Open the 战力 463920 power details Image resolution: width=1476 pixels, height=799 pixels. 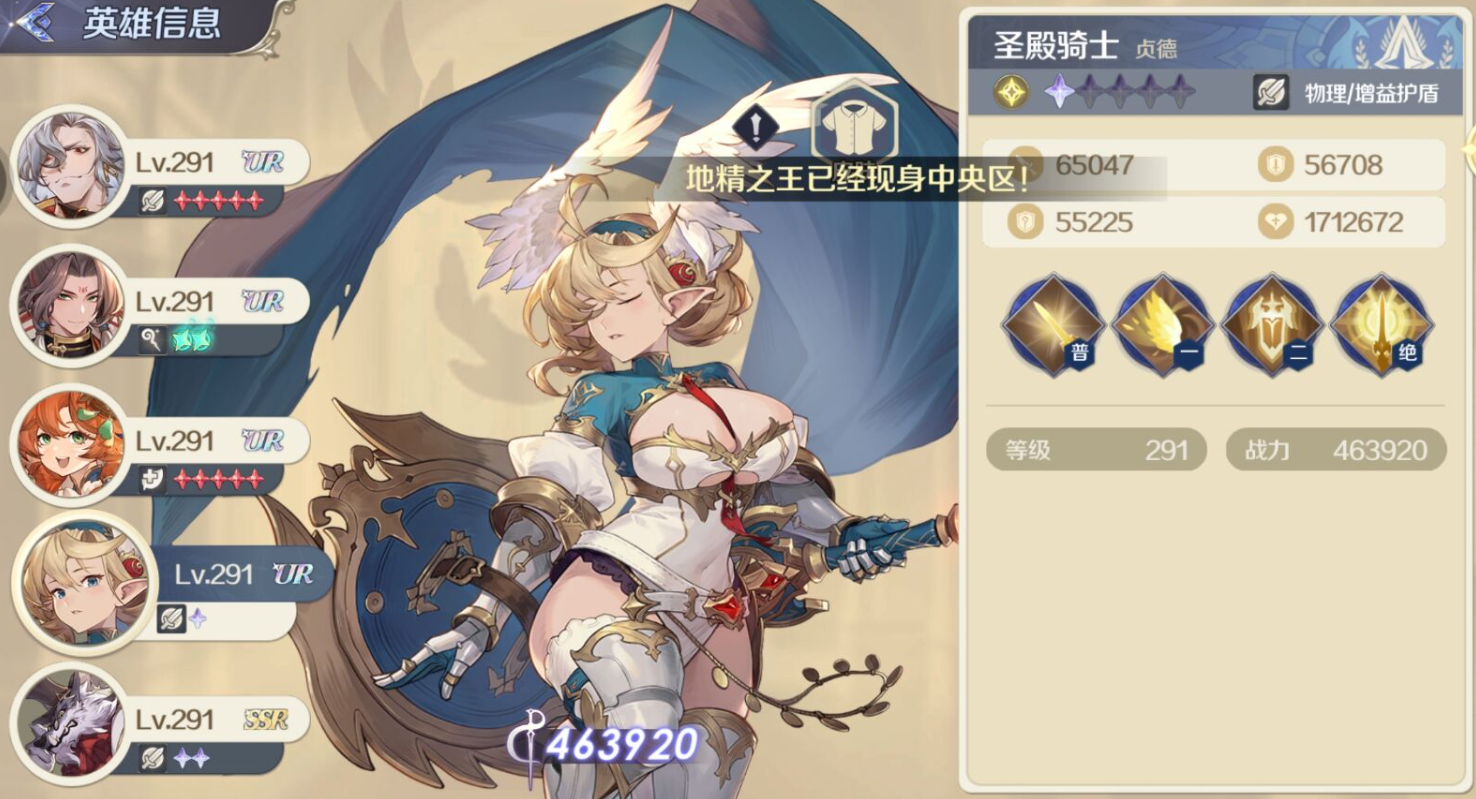pyautogui.click(x=1335, y=450)
